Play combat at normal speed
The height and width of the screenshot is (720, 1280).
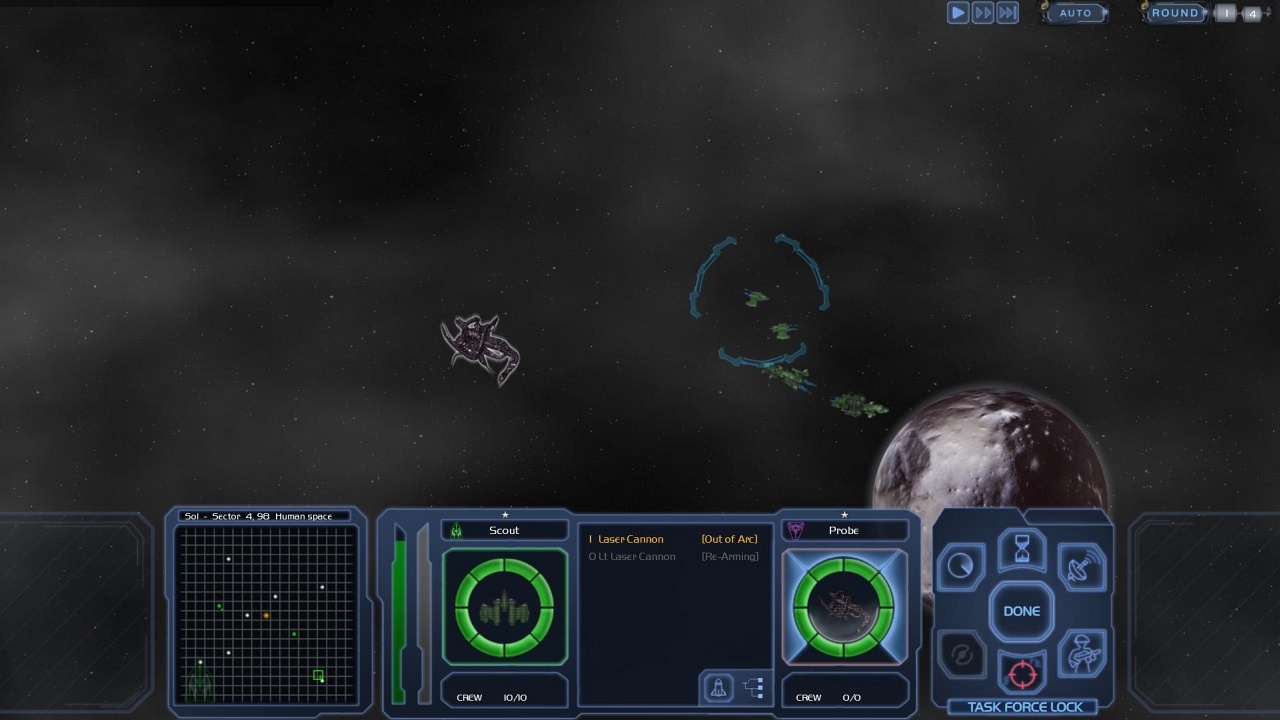pyautogui.click(x=958, y=13)
